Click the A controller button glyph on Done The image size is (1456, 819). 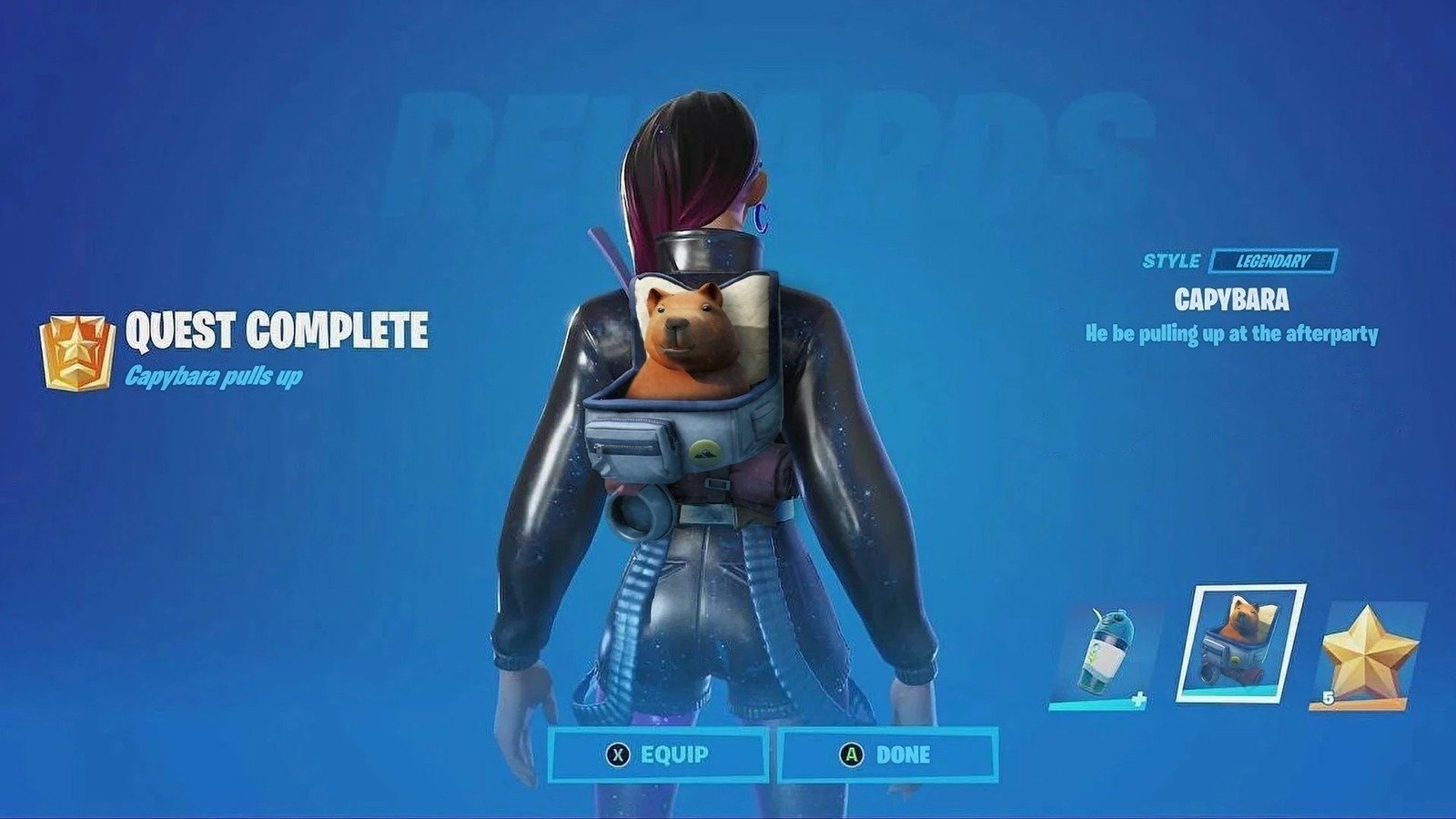point(853,753)
